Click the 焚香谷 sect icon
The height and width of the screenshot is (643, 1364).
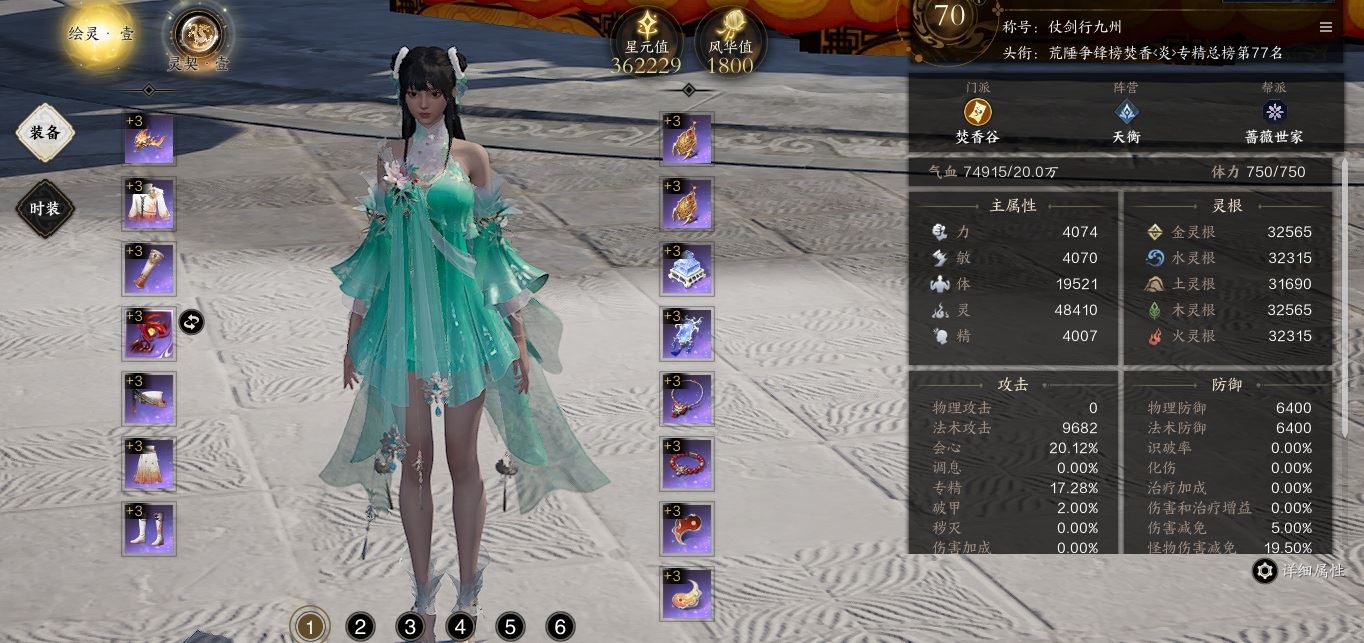pos(977,112)
